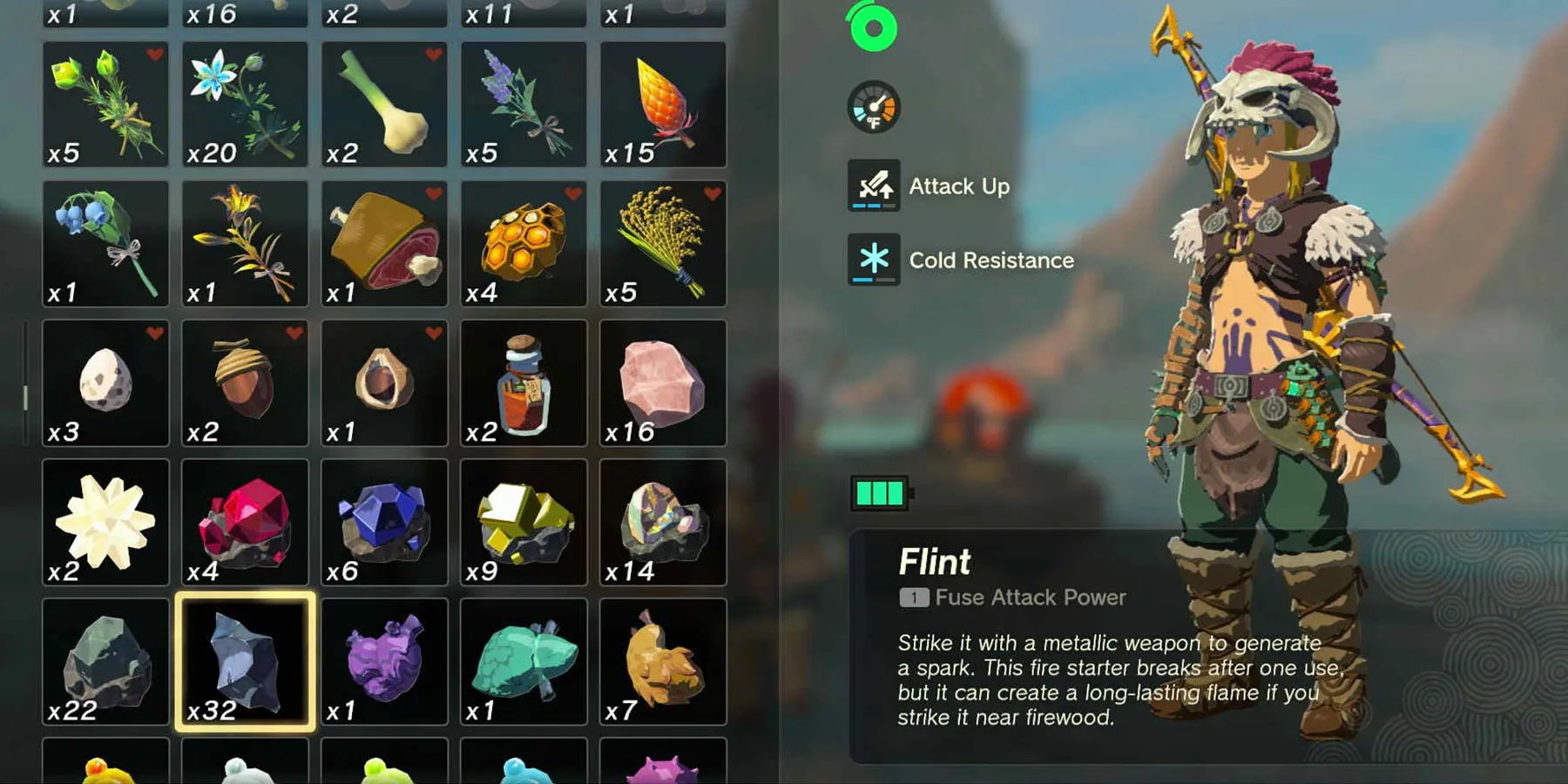Select the Goron Spice jar
The width and height of the screenshot is (1568, 784).
click(524, 383)
